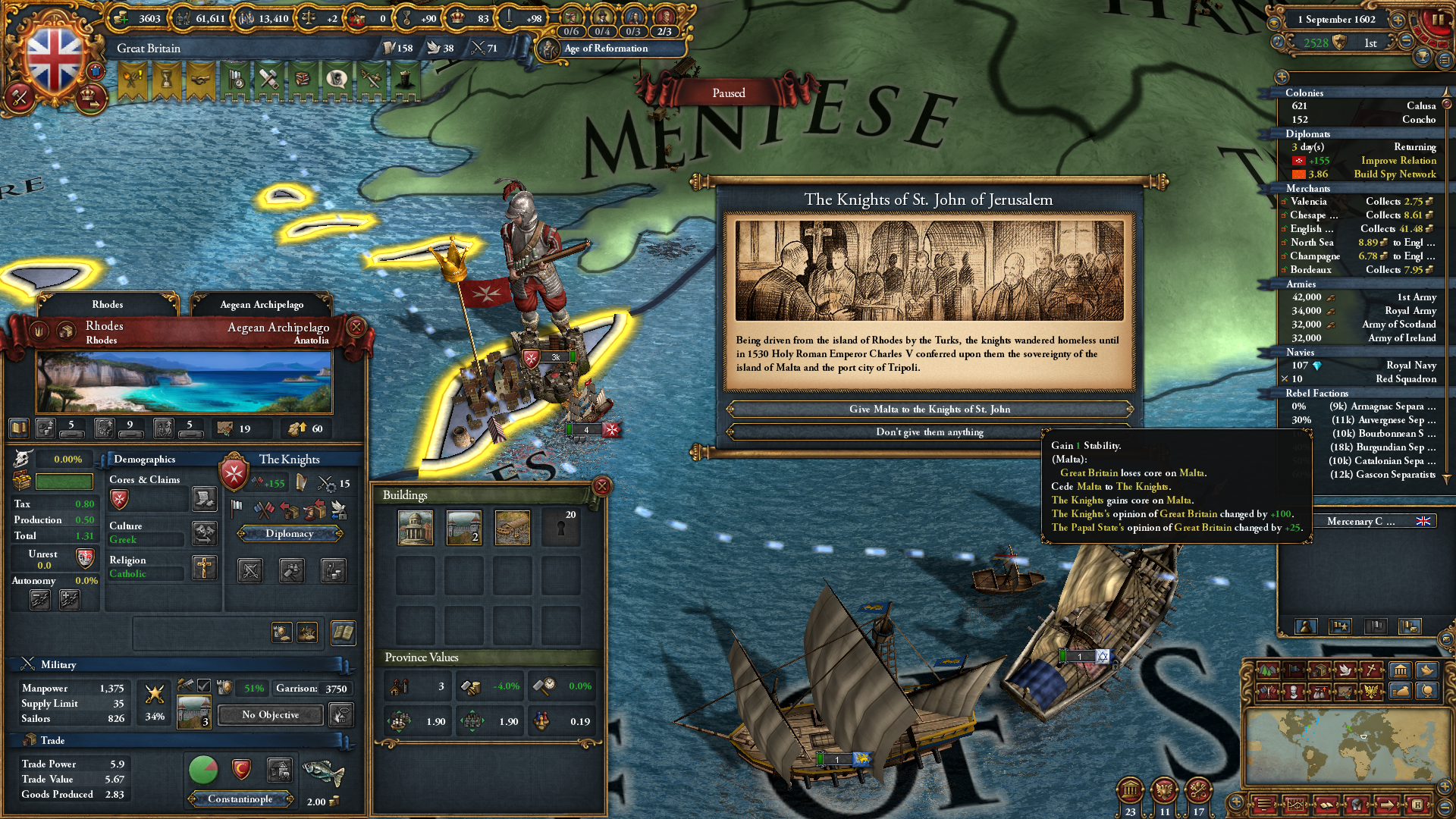
Task: Select the trade goods mapmode
Action: pos(1319,671)
